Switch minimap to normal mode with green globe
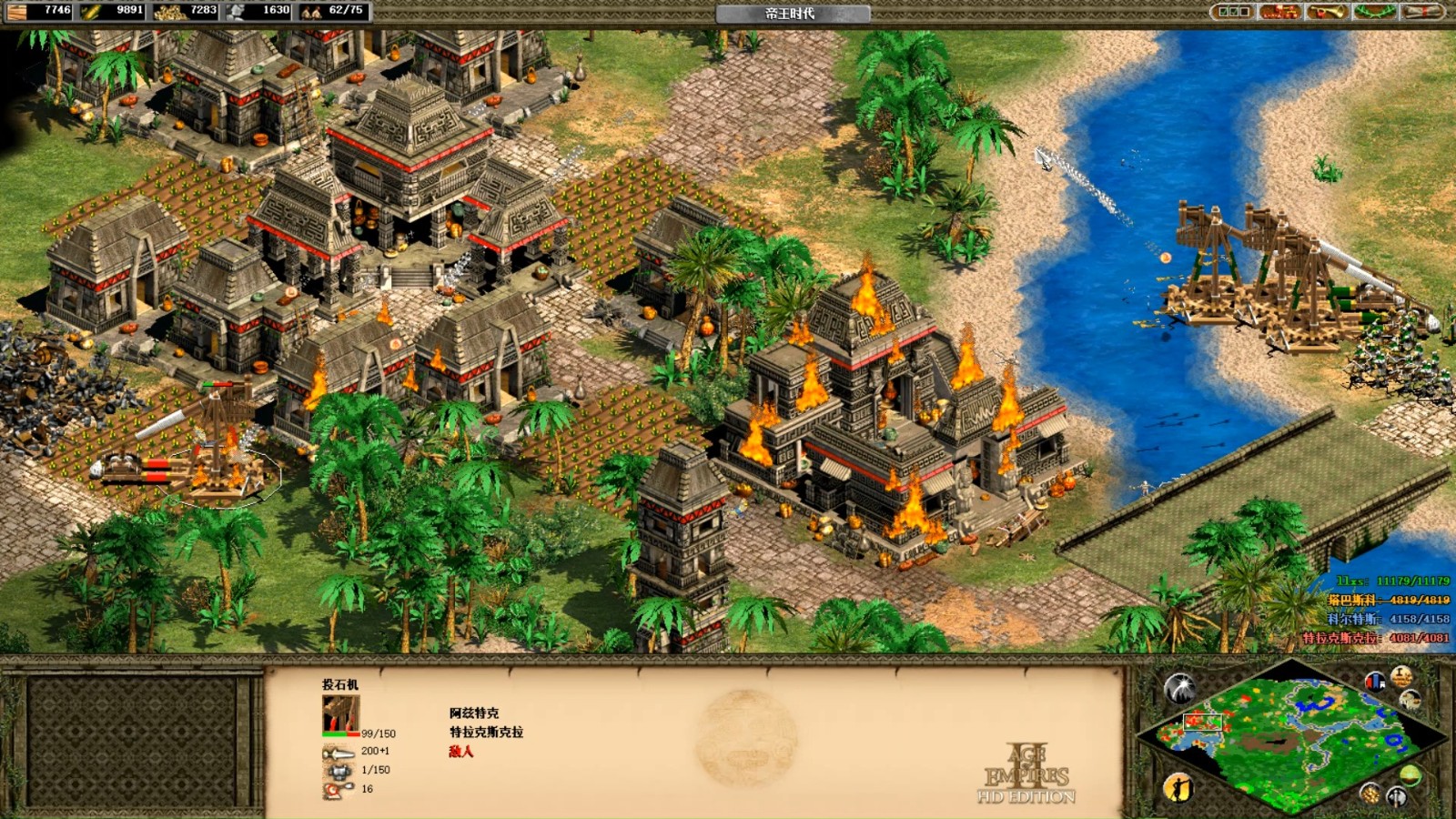The image size is (1456, 819). click(1410, 775)
